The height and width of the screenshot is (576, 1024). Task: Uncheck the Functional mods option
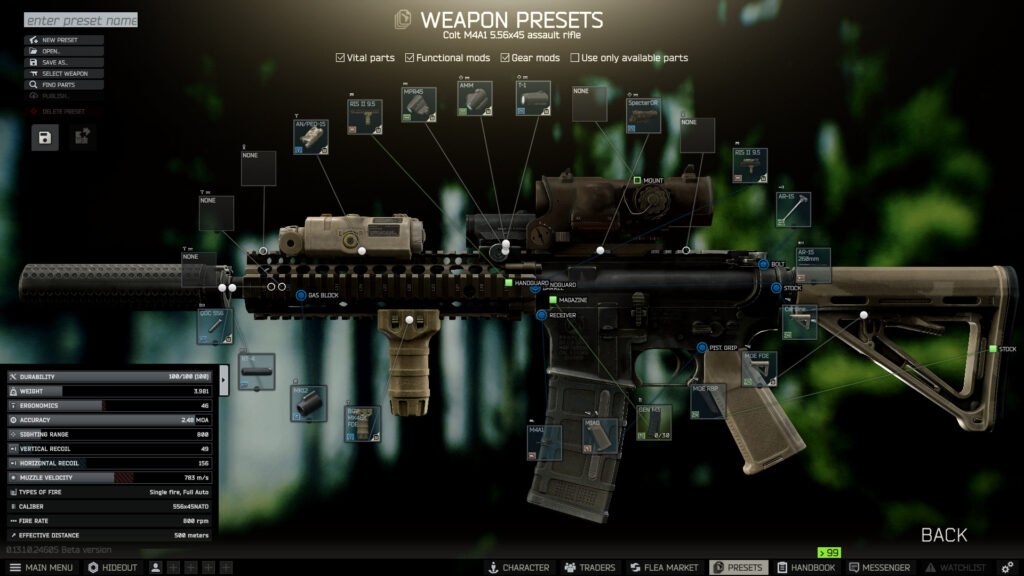coord(410,58)
